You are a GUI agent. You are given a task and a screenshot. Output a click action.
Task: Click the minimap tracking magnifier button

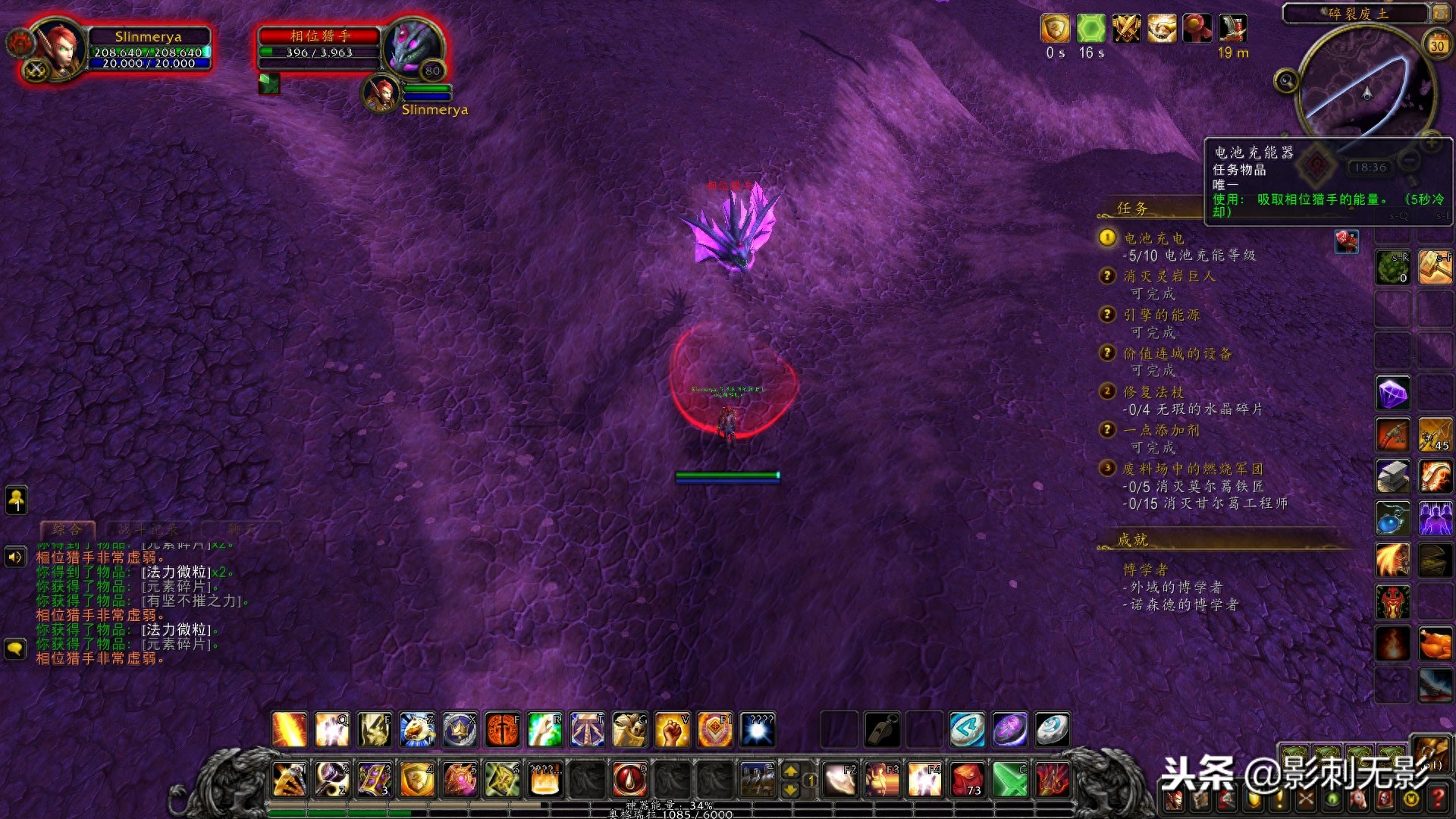click(x=1286, y=80)
